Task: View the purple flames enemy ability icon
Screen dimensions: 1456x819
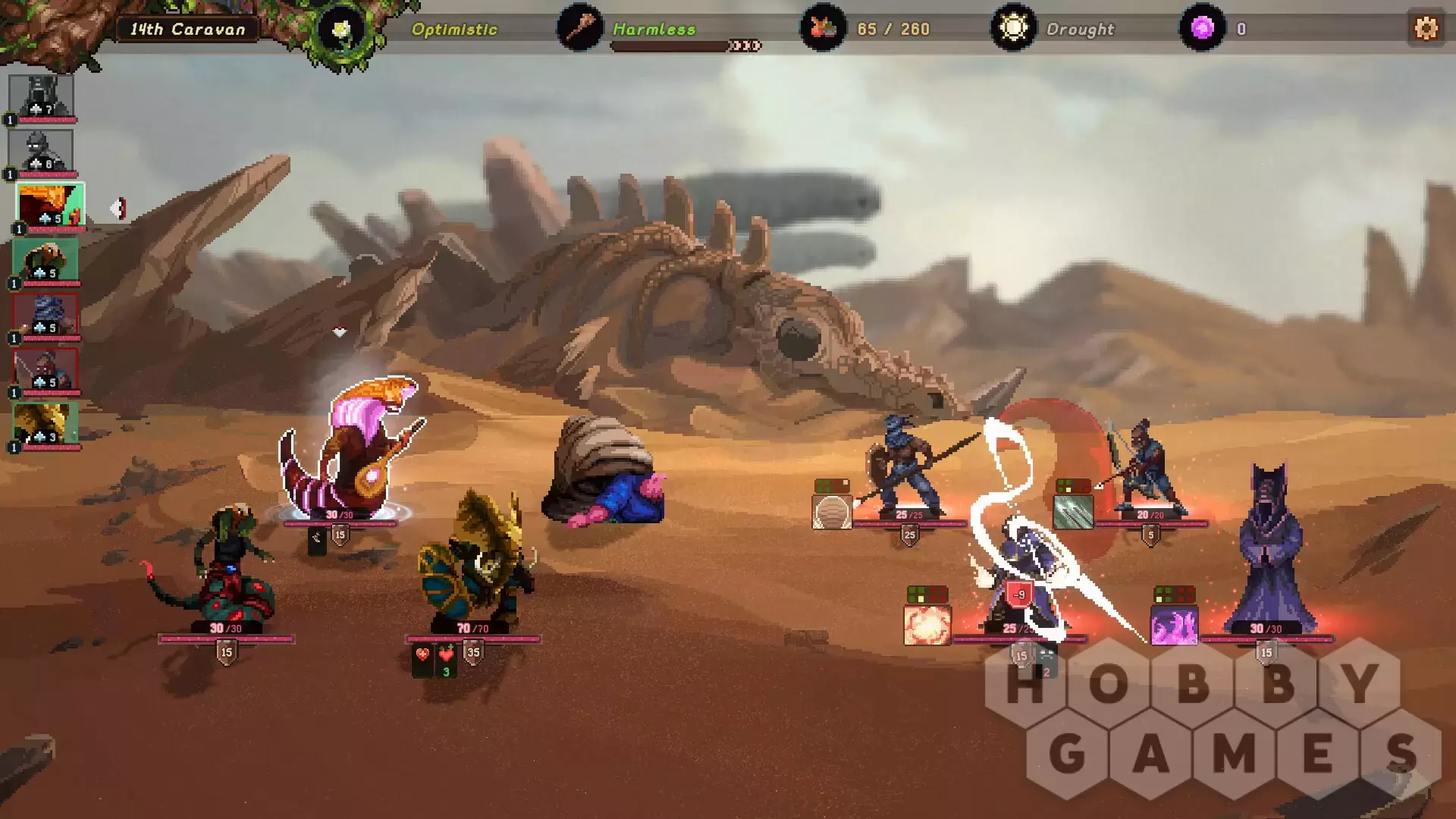Action: coord(1174,626)
